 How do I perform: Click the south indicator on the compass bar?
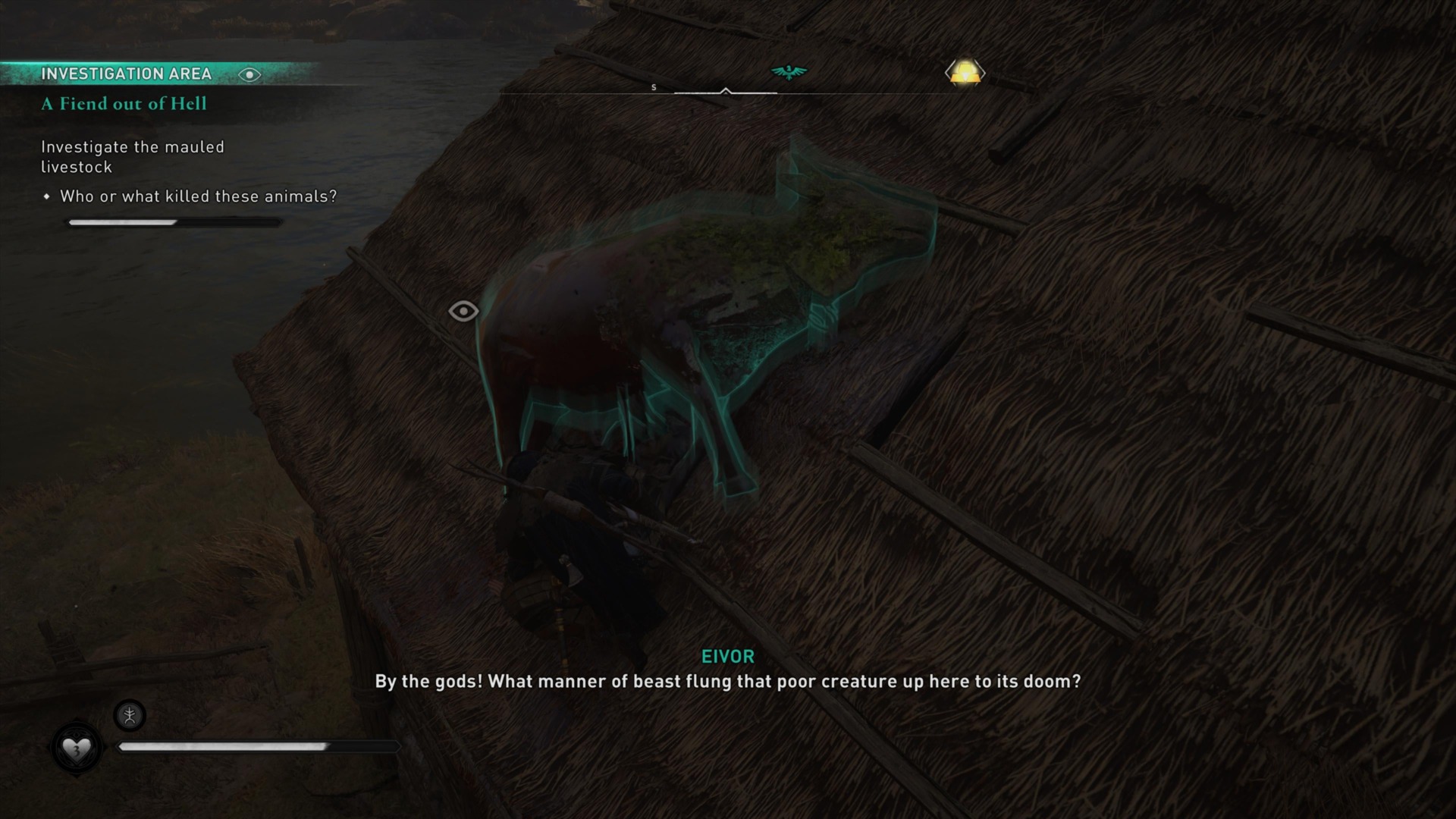point(654,86)
